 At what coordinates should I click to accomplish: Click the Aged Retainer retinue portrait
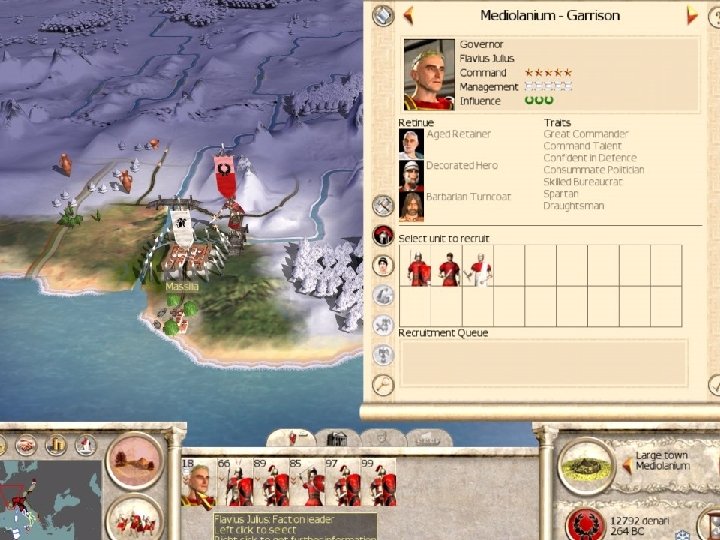point(410,143)
